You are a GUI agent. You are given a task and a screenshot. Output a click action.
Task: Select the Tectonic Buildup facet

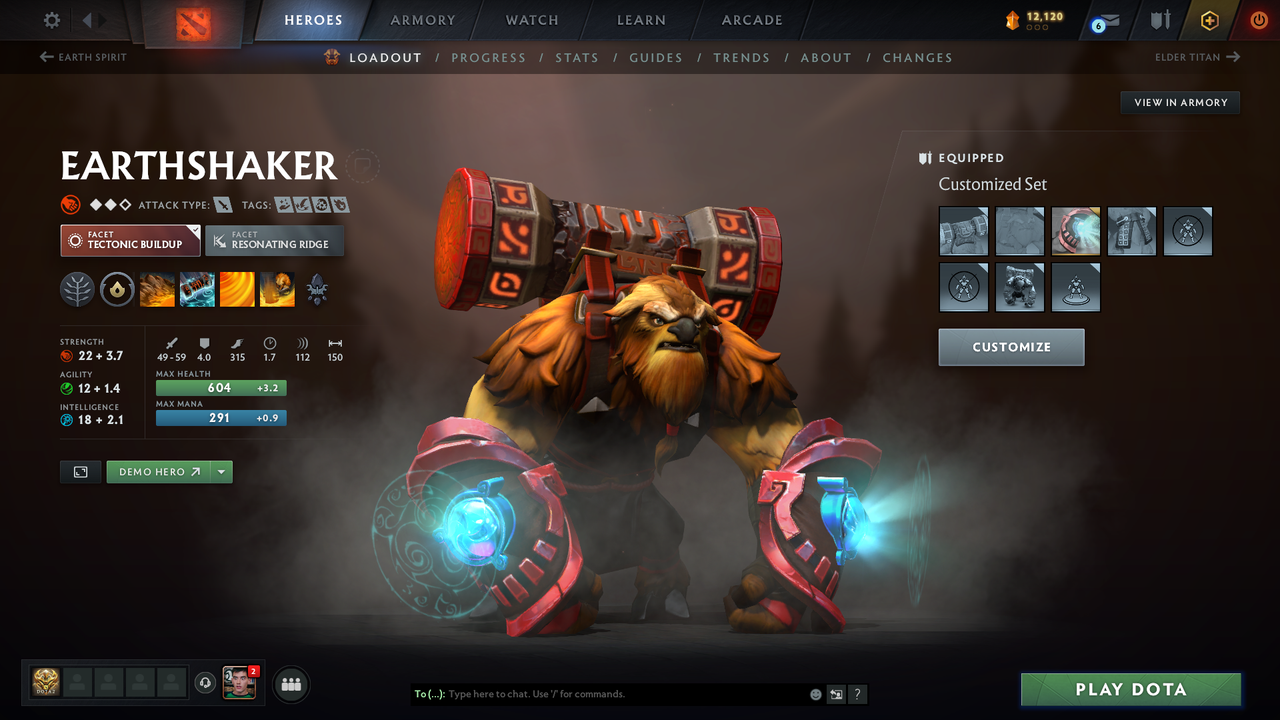point(130,240)
